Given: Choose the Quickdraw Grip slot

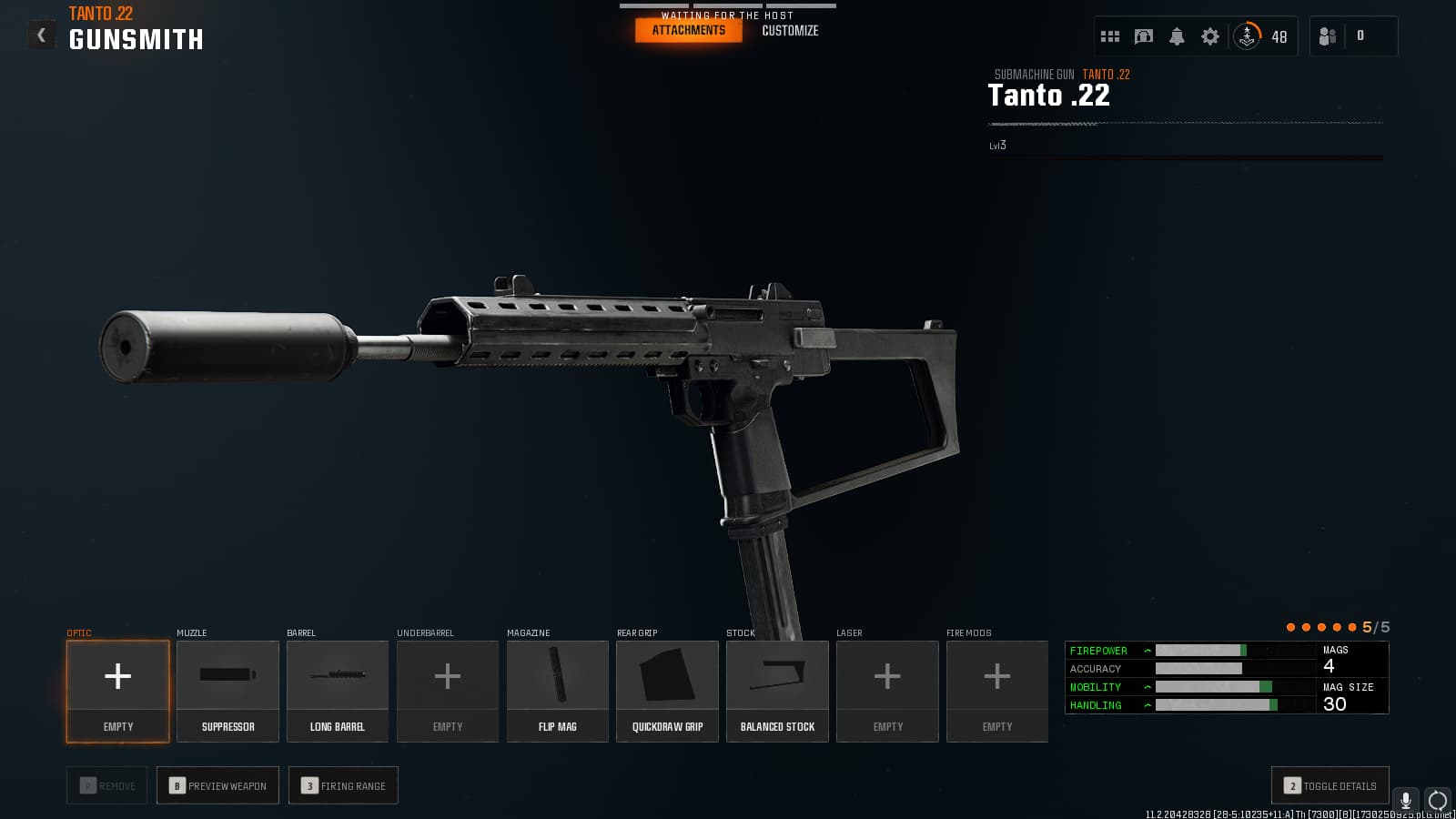Looking at the screenshot, I should 667,691.
